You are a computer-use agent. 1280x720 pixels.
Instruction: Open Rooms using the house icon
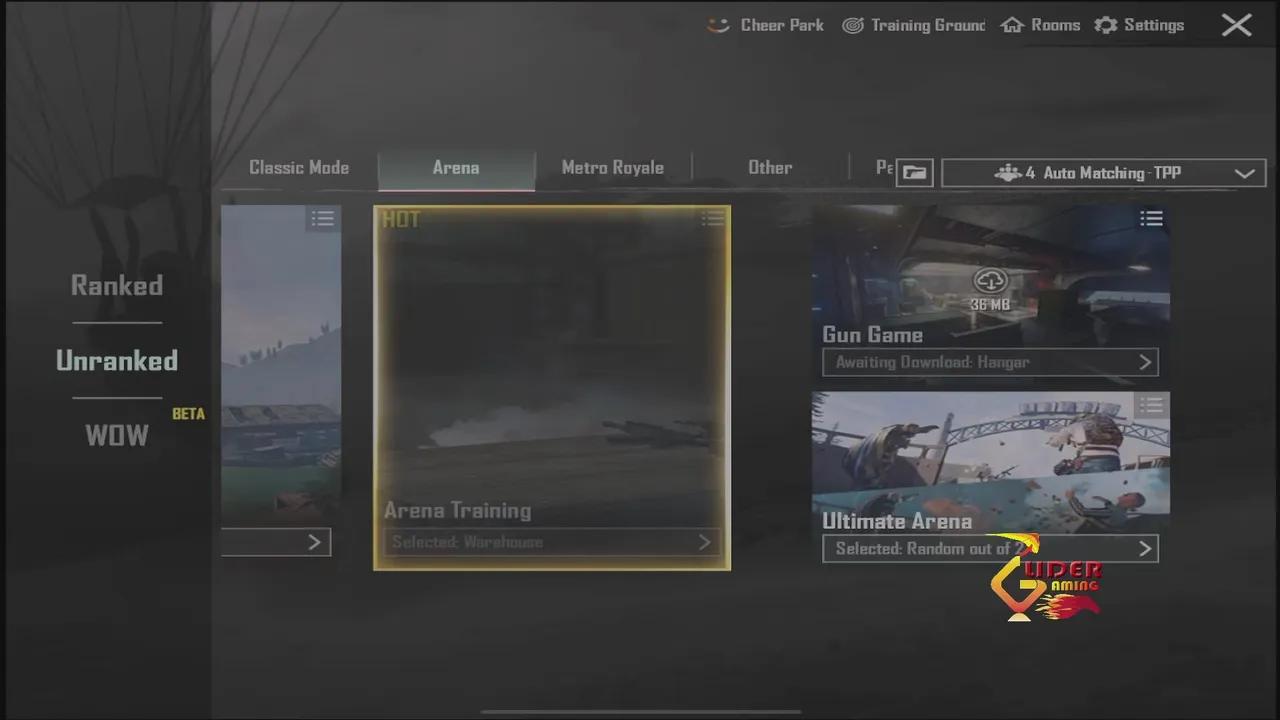click(x=1012, y=25)
